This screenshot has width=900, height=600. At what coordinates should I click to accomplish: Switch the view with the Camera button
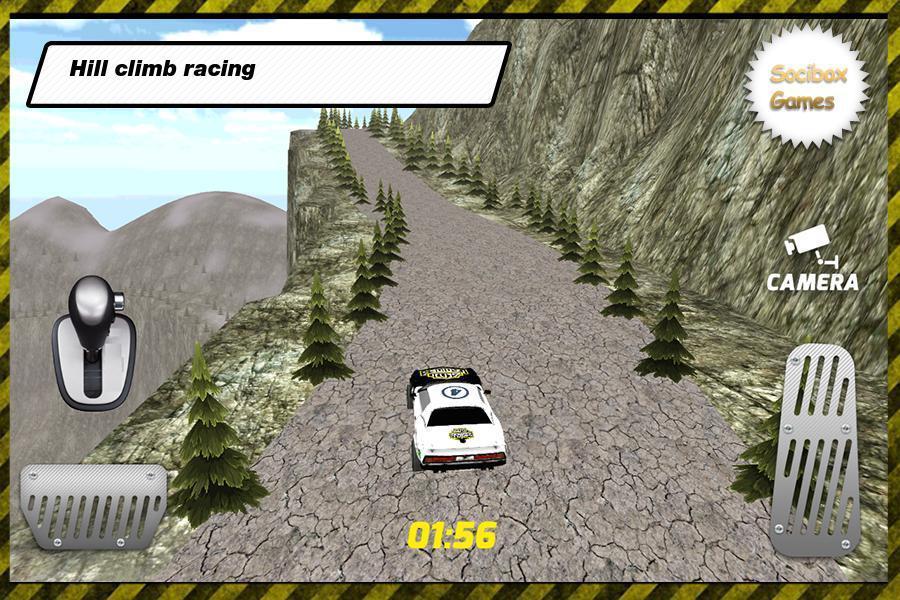pos(812,262)
